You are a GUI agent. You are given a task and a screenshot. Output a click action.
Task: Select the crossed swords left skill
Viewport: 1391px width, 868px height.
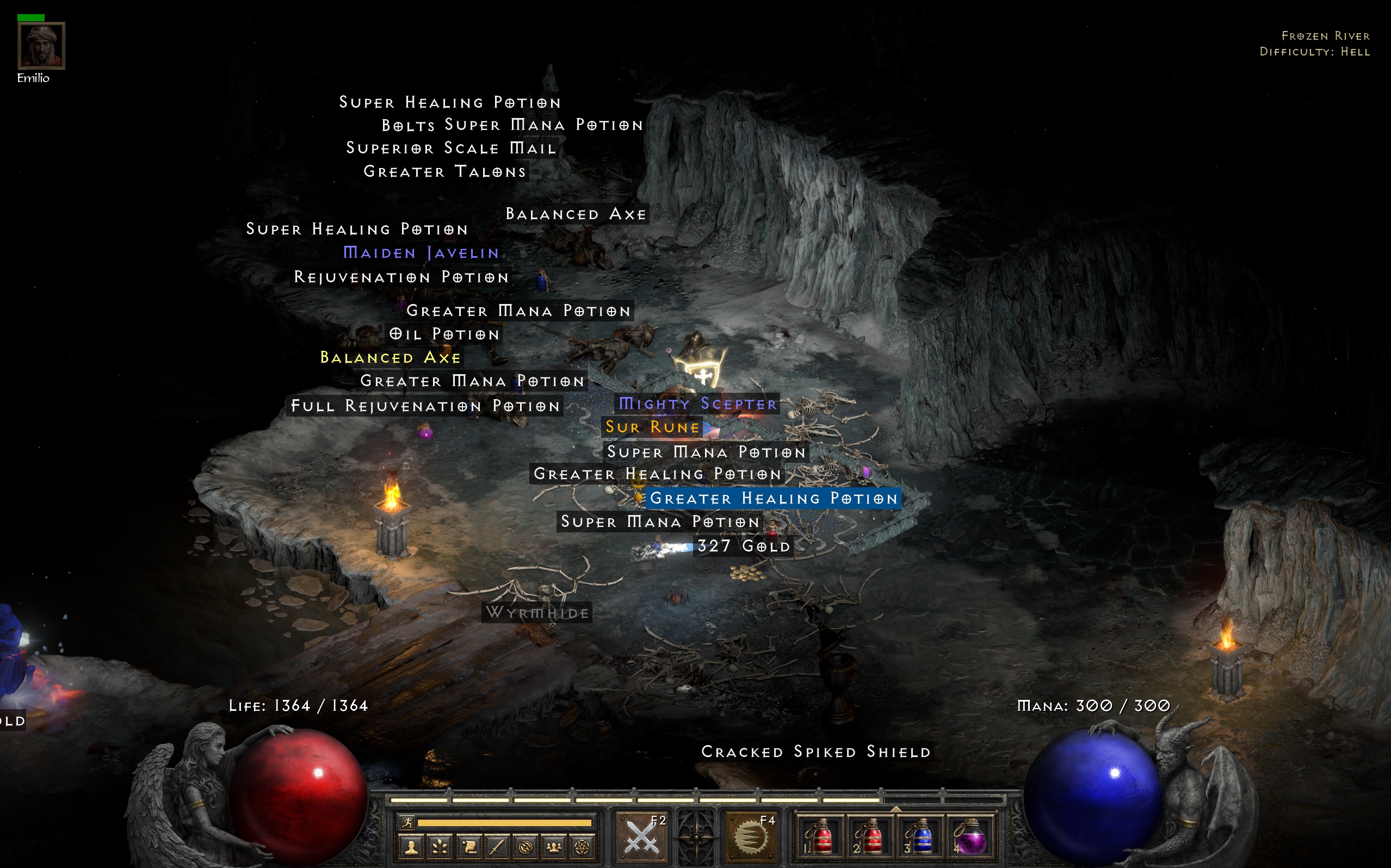click(642, 838)
